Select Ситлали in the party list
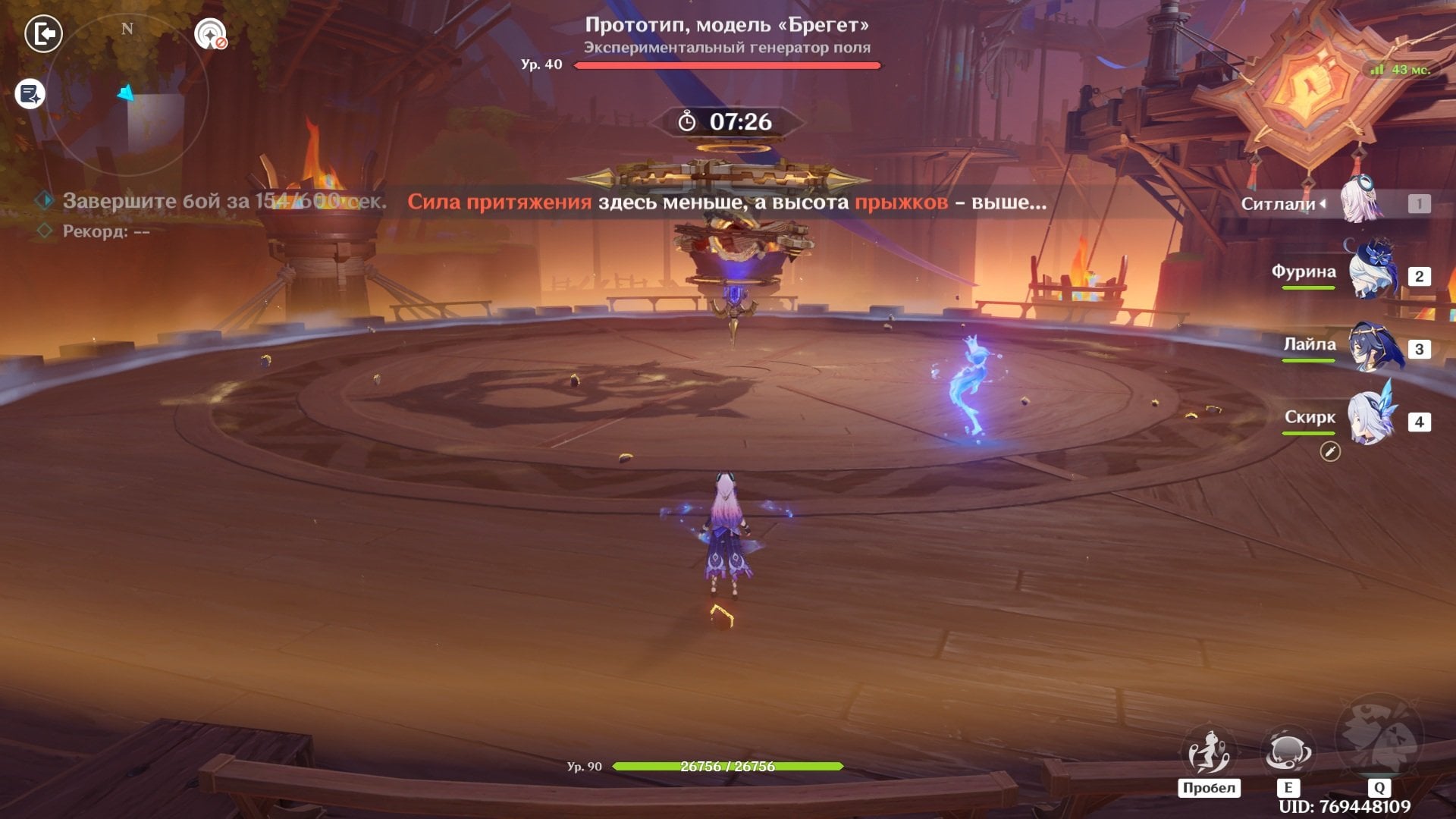 (1362, 202)
